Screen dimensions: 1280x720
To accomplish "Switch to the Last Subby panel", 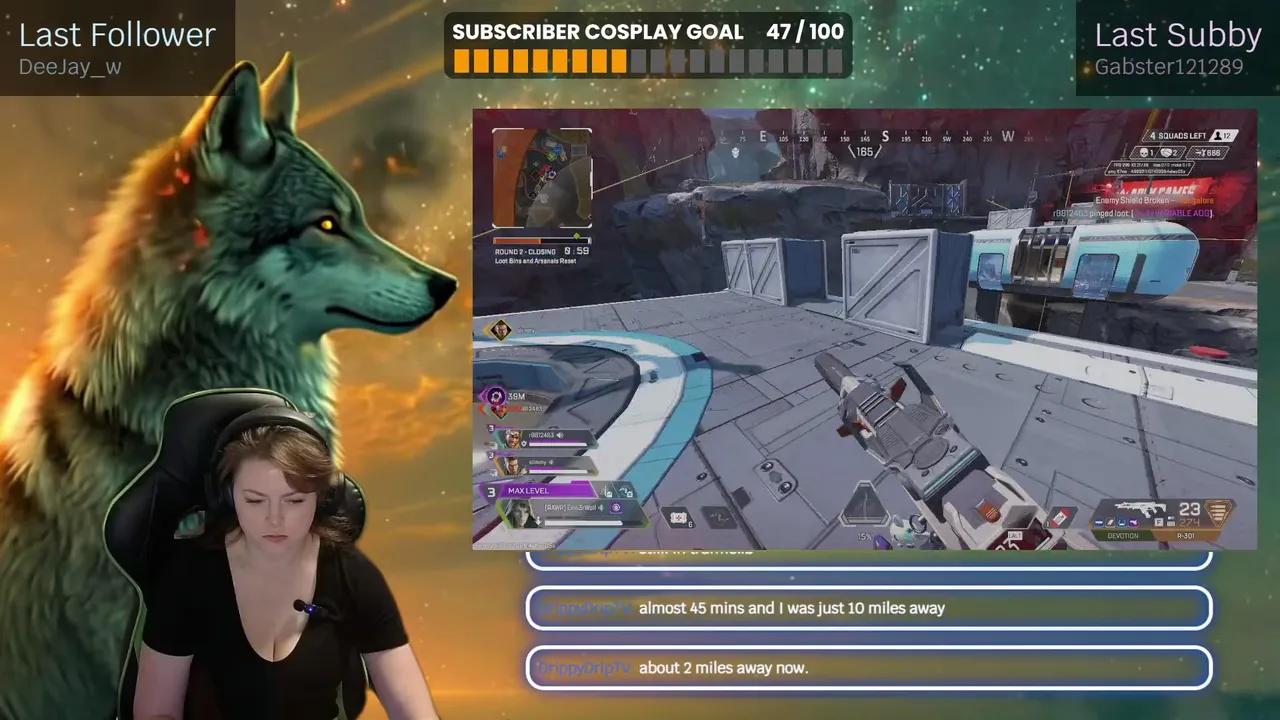I will (1178, 35).
